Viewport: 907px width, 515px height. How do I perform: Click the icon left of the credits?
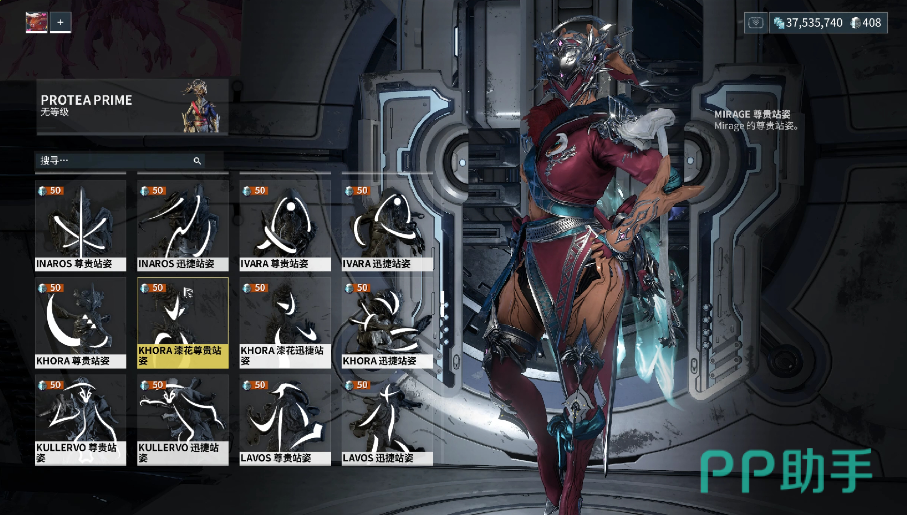pos(756,22)
